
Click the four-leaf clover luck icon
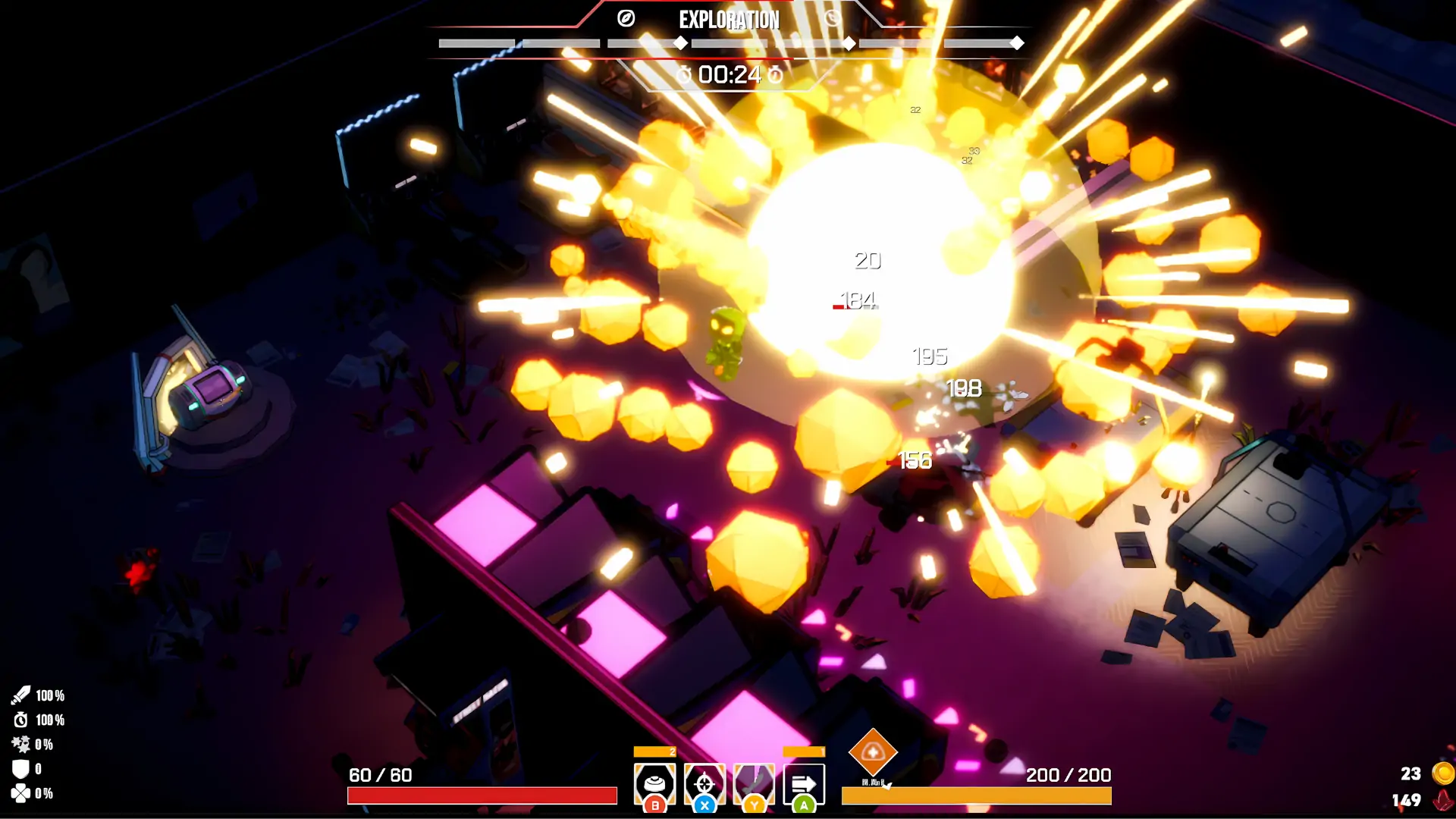[x=20, y=793]
